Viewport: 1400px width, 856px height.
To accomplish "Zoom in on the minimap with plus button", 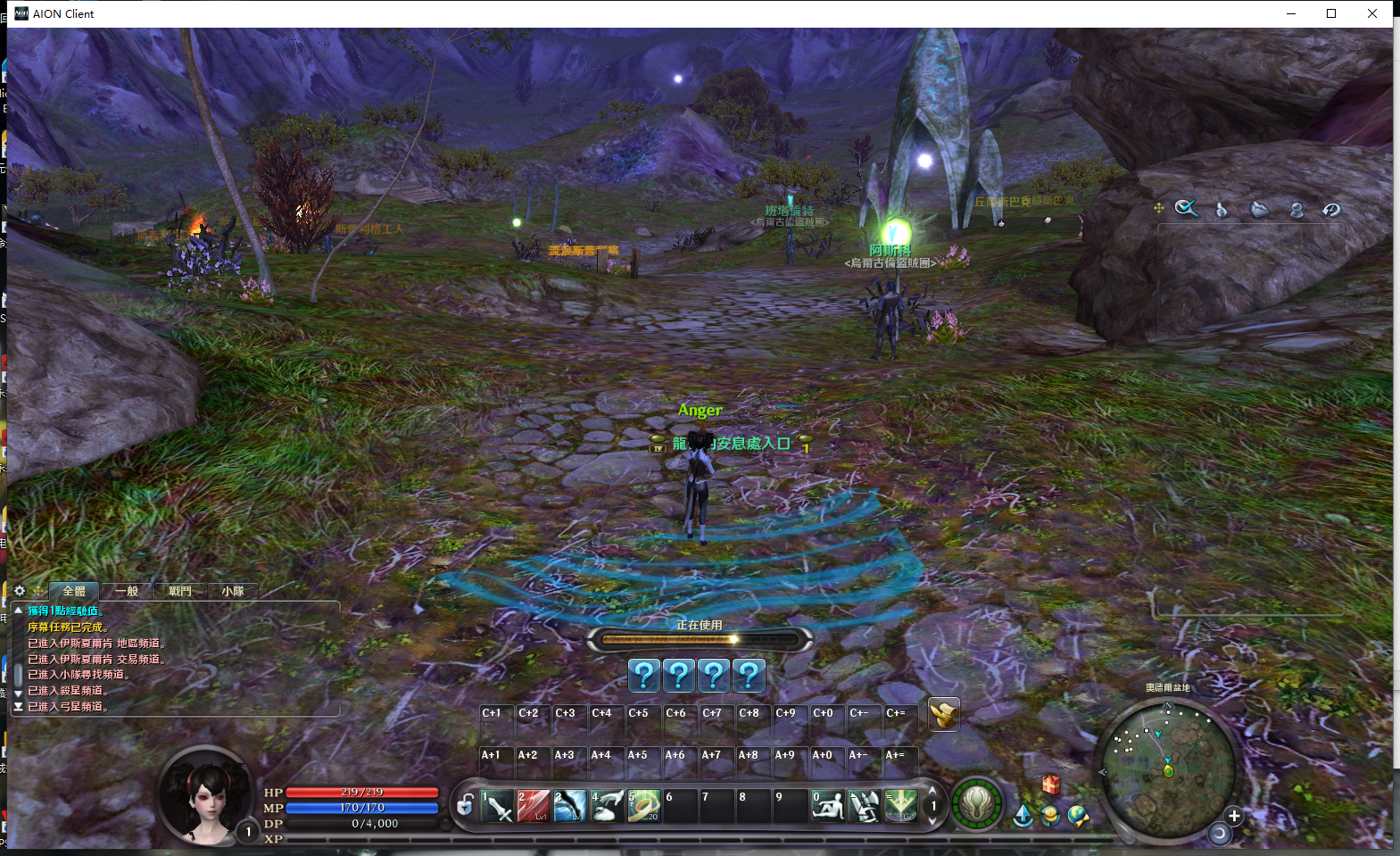I will [x=1234, y=816].
